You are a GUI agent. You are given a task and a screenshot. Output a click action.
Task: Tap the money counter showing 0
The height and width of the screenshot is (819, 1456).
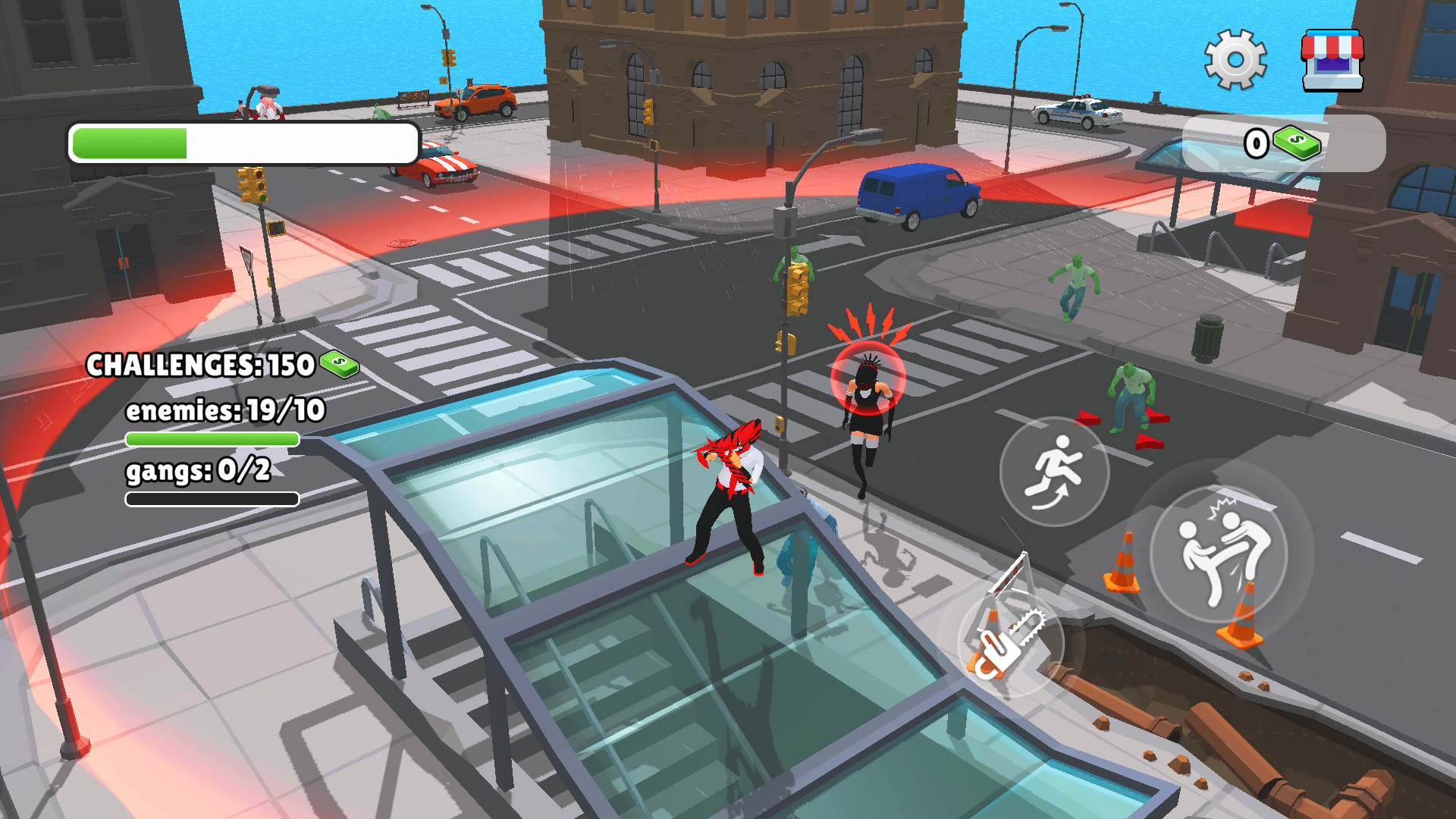tap(1255, 142)
